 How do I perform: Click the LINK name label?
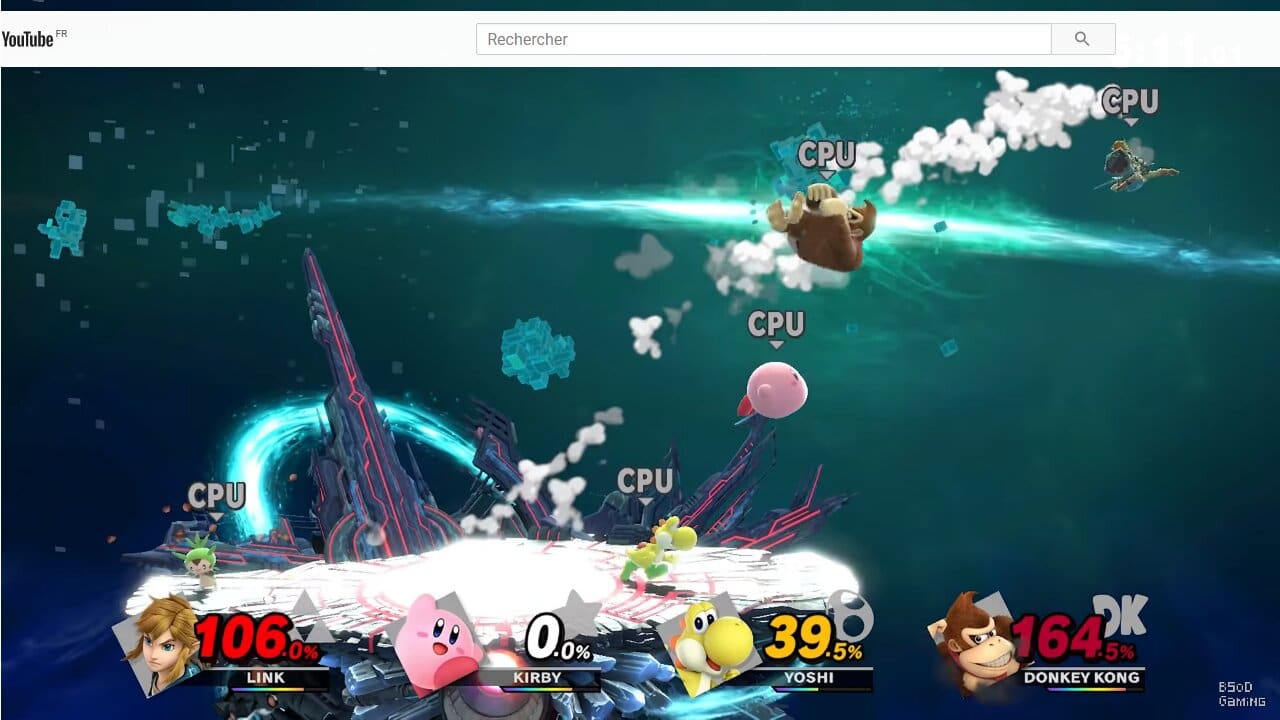click(266, 677)
